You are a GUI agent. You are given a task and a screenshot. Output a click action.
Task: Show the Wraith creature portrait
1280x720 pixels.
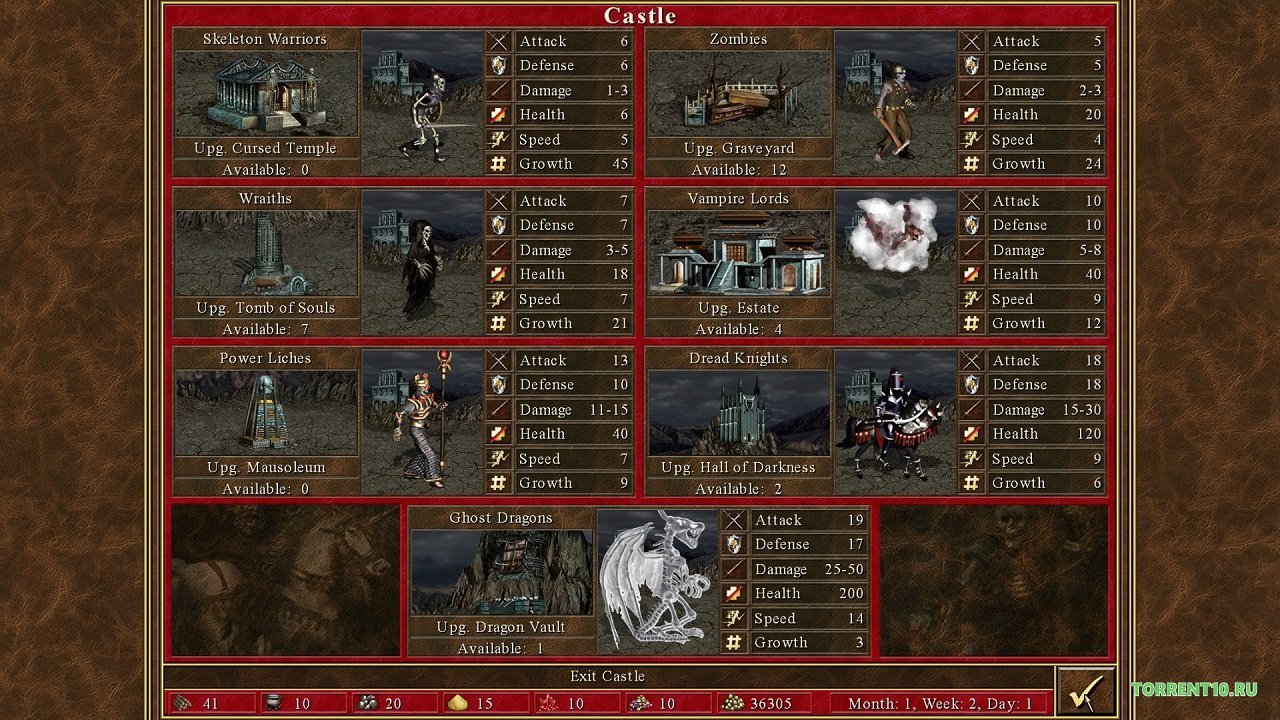pyautogui.click(x=423, y=262)
